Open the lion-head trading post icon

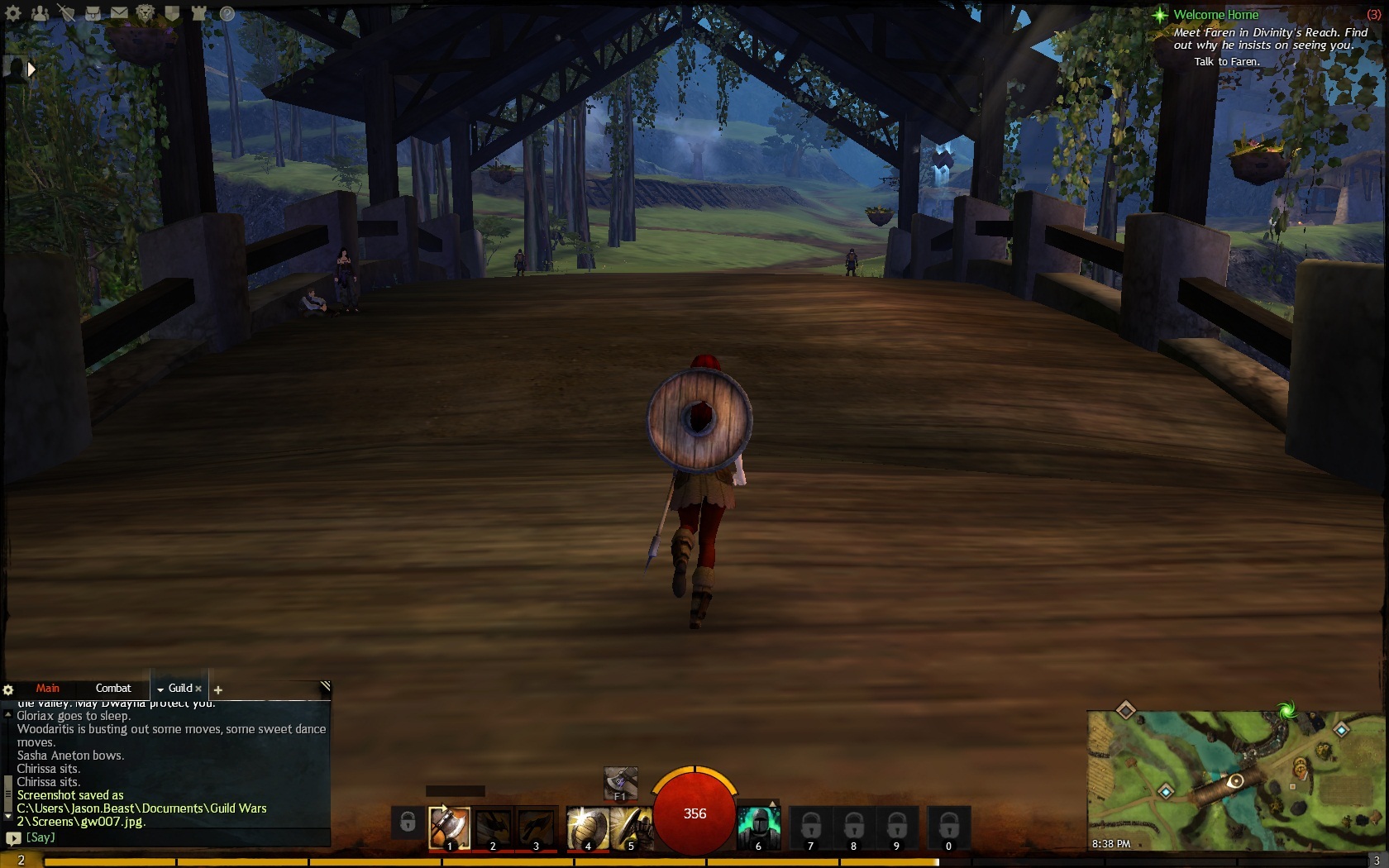[146, 13]
